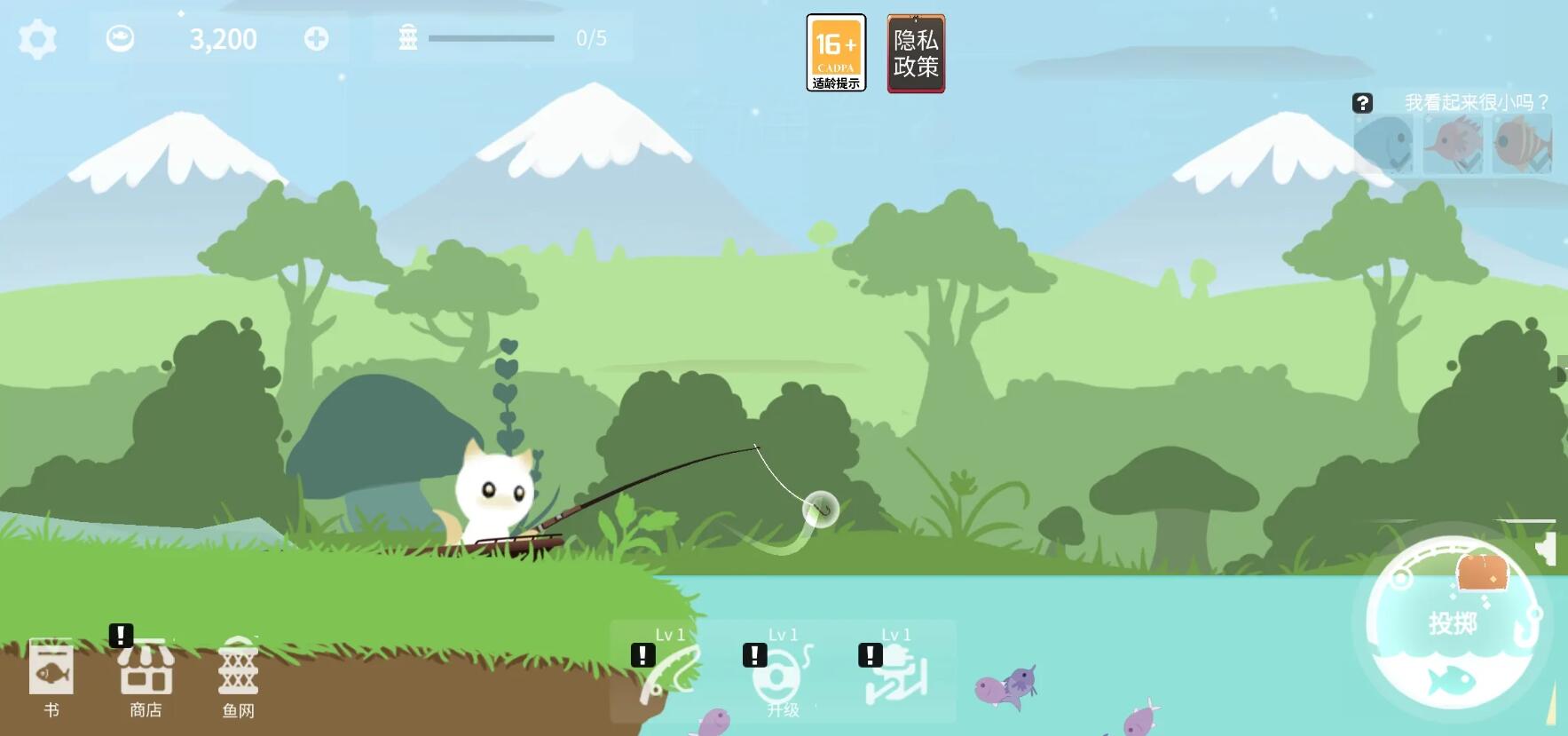Upgrade the fishing rod Lv 1

point(671,672)
